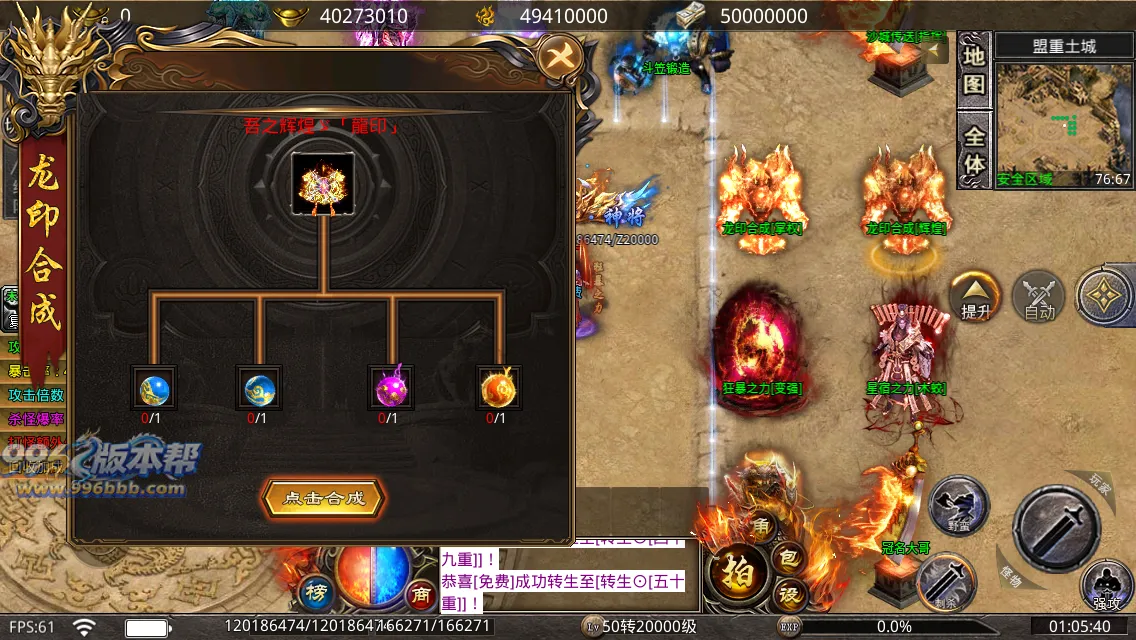This screenshot has height=640, width=1136.
Task: Open the 地图 map button
Action: [974, 68]
